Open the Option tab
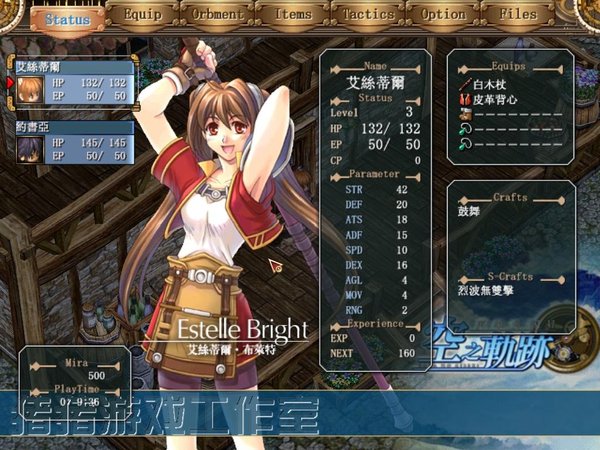 pos(443,16)
